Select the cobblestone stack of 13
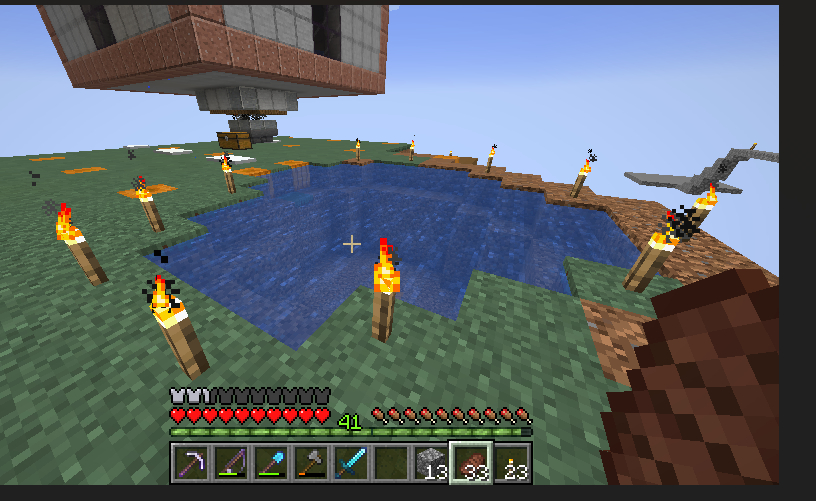The height and width of the screenshot is (501, 816). click(x=430, y=463)
